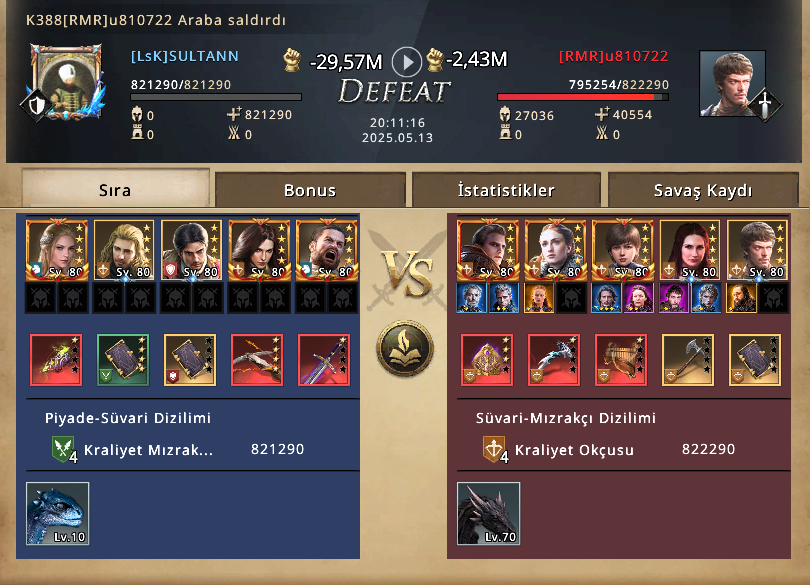
Task: Click the center golden book emblem
Action: click(404, 347)
